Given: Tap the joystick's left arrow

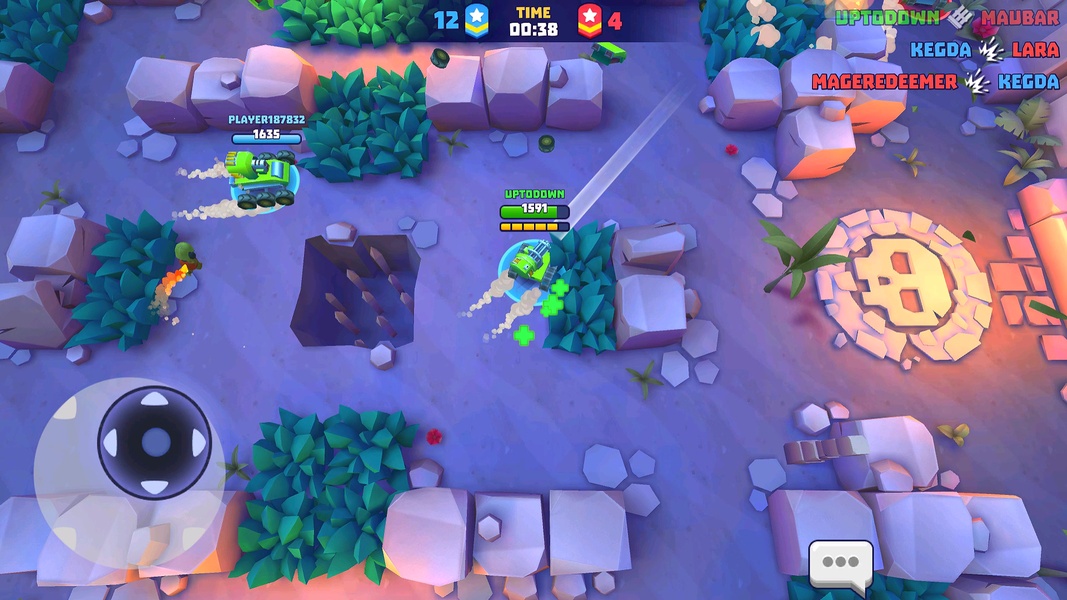Looking at the screenshot, I should pyautogui.click(x=111, y=443).
